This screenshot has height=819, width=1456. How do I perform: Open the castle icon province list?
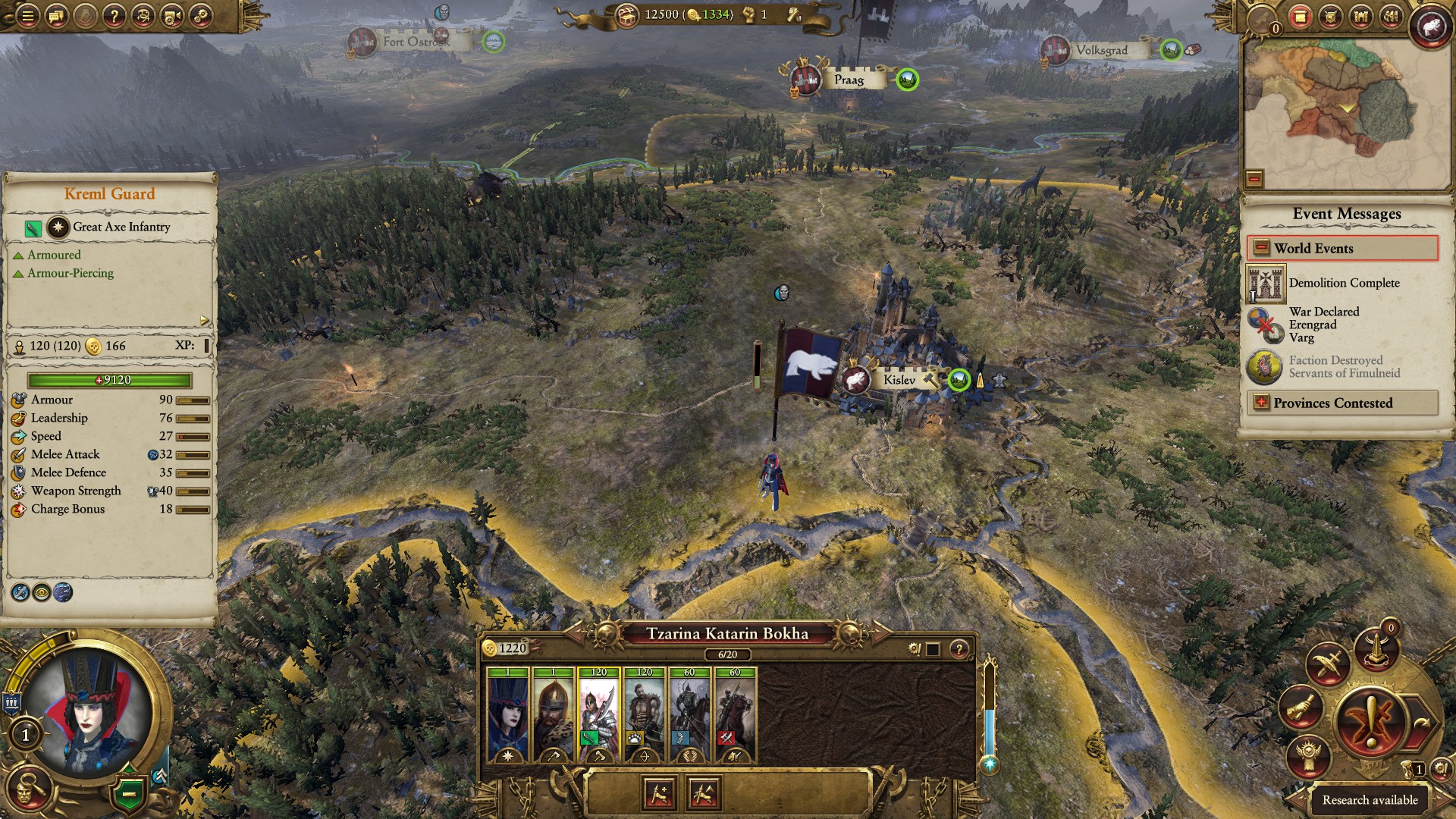click(x=1360, y=16)
